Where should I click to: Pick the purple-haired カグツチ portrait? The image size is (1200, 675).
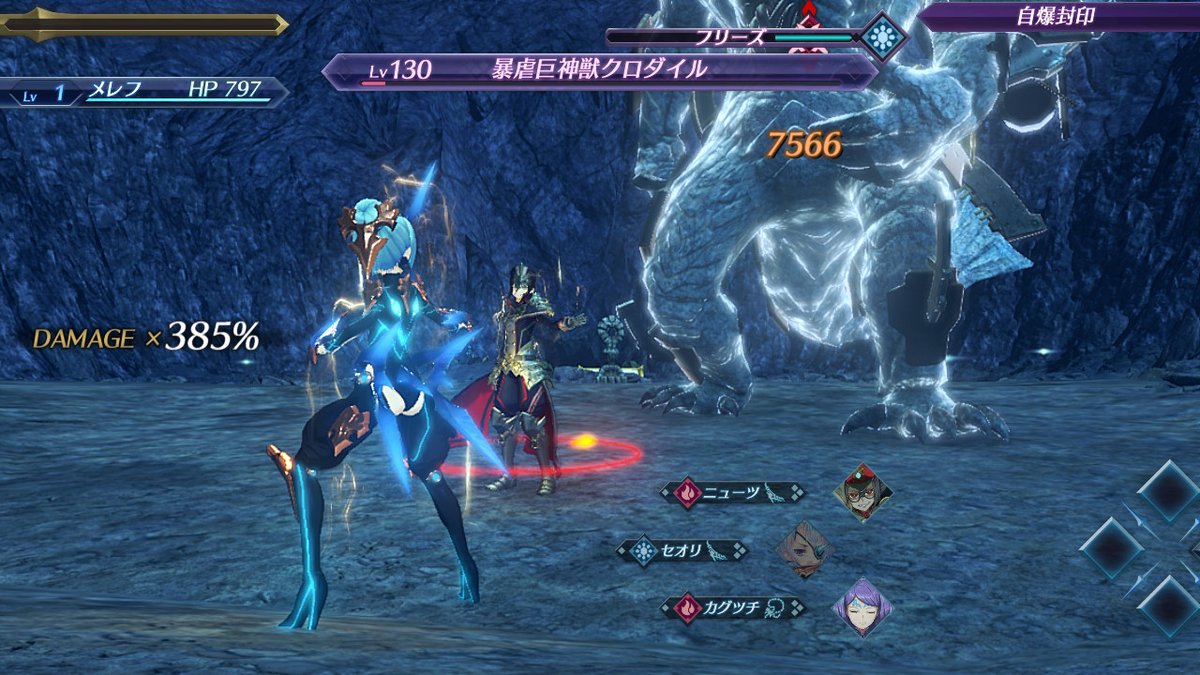point(862,606)
